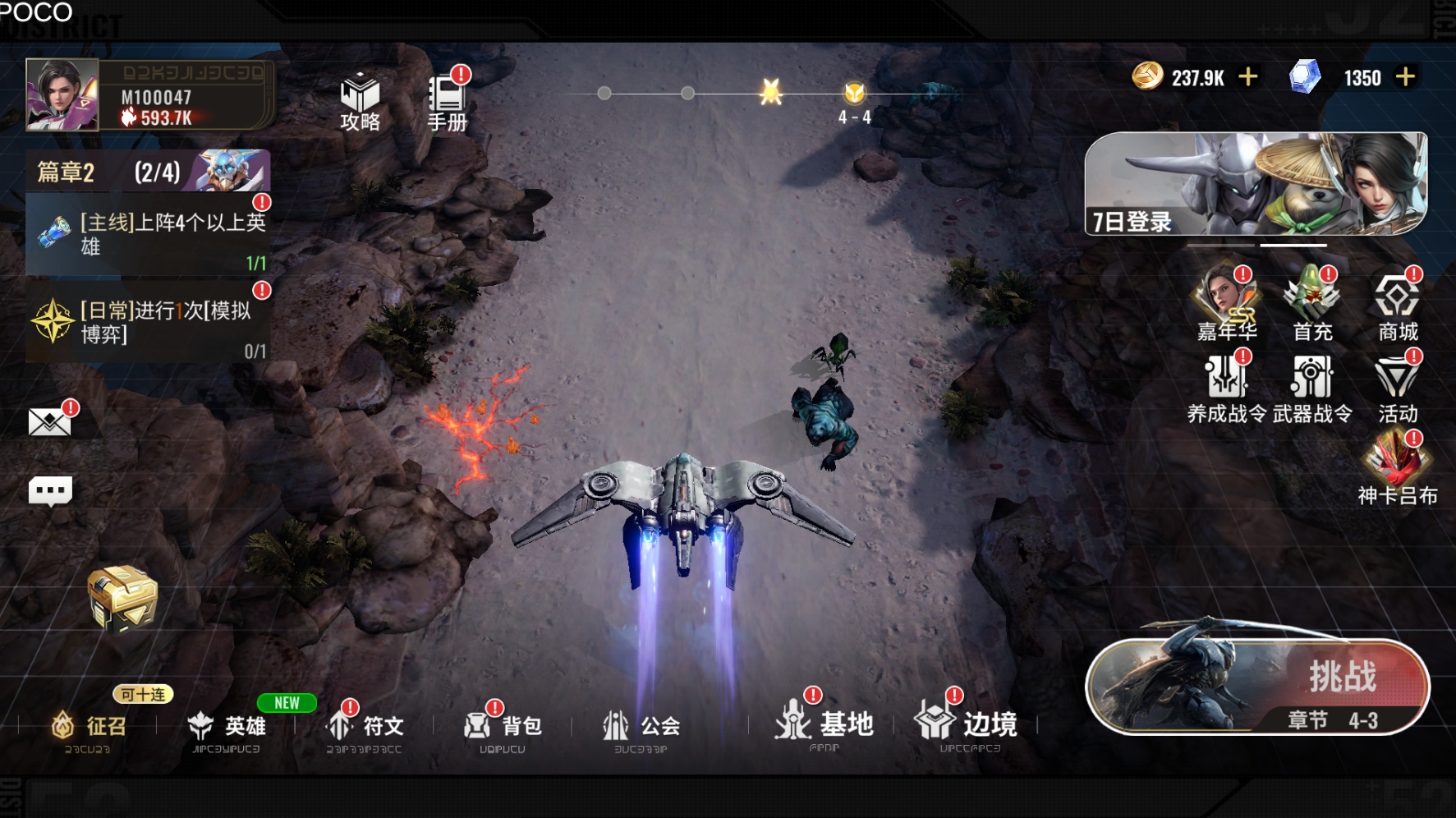Start the 挑战 chapter 4-3 challenge
The image size is (1456, 818).
[1257, 687]
